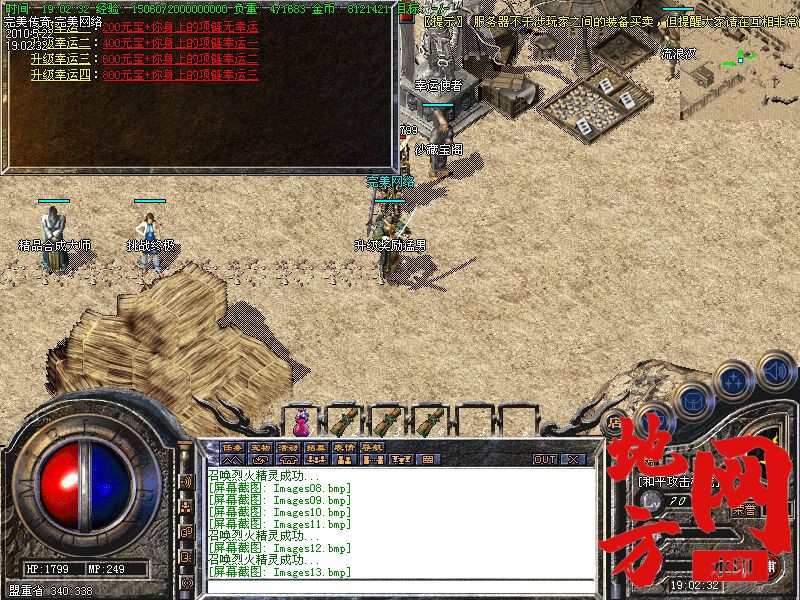Open the 导航 navigation tab
This screenshot has width=800, height=600.
(372, 446)
